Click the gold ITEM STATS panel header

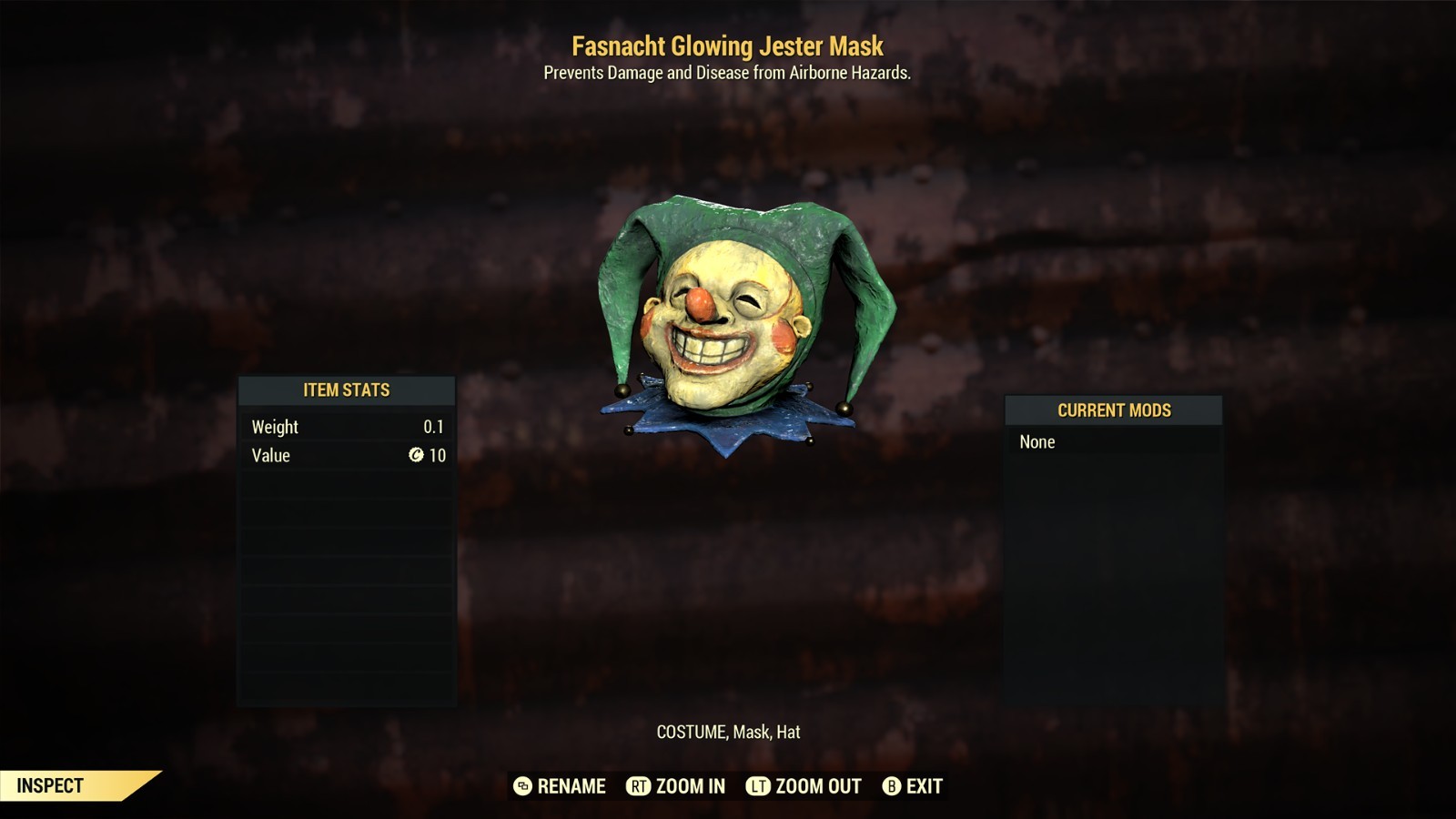347,389
